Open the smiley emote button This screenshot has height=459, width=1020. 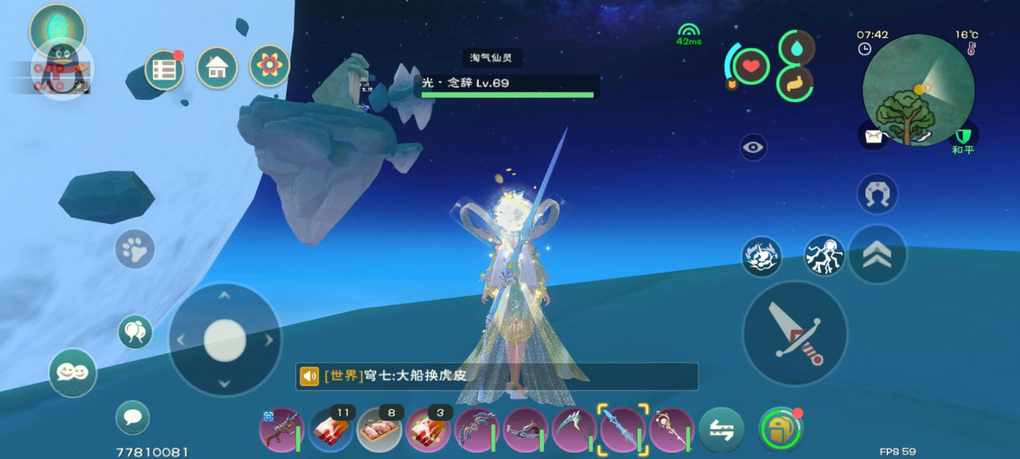[73, 372]
